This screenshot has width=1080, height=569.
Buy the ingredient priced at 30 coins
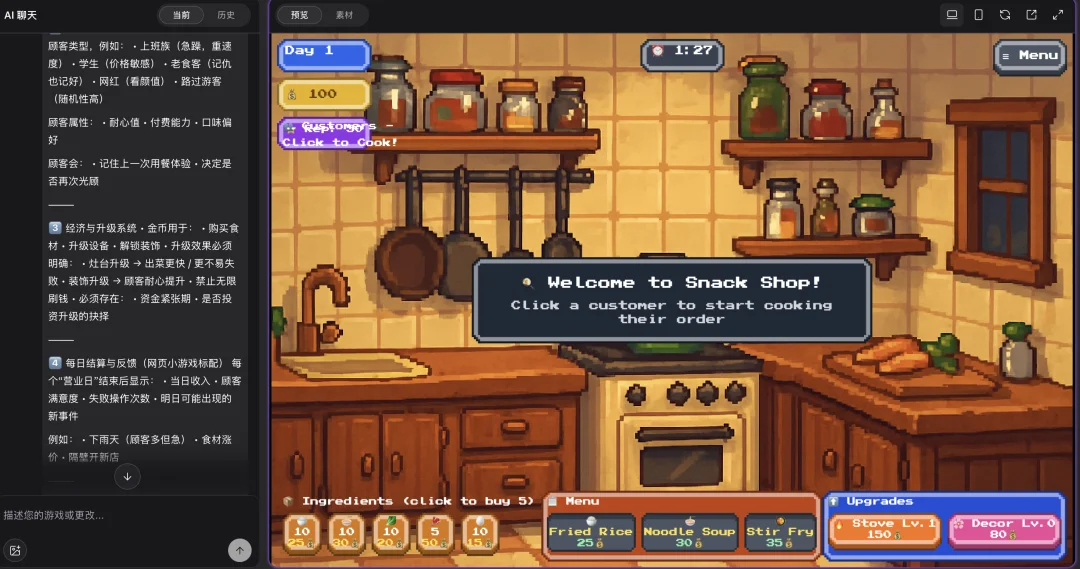coord(347,534)
